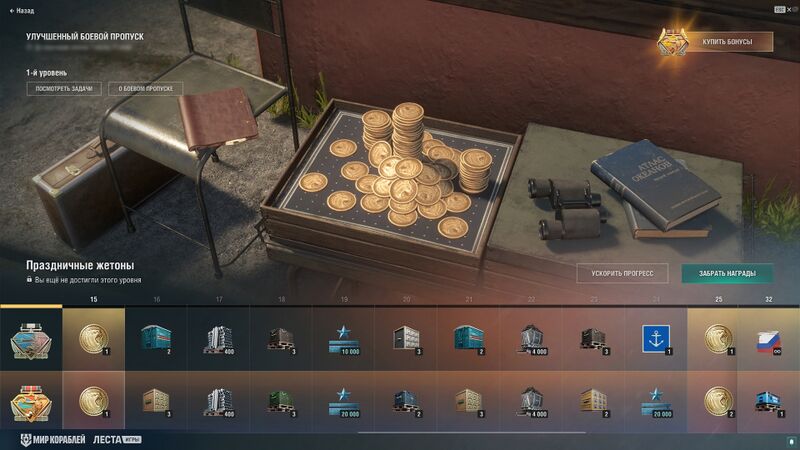
Task: Open О боевом пропуске info
Action: coord(146,89)
